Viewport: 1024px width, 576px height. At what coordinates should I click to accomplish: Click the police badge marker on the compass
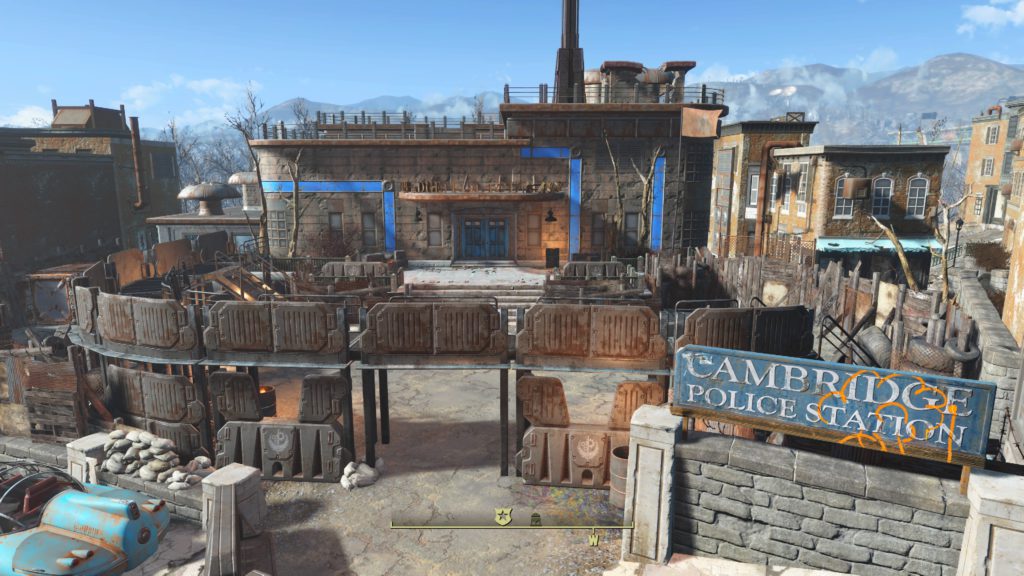tap(503, 517)
